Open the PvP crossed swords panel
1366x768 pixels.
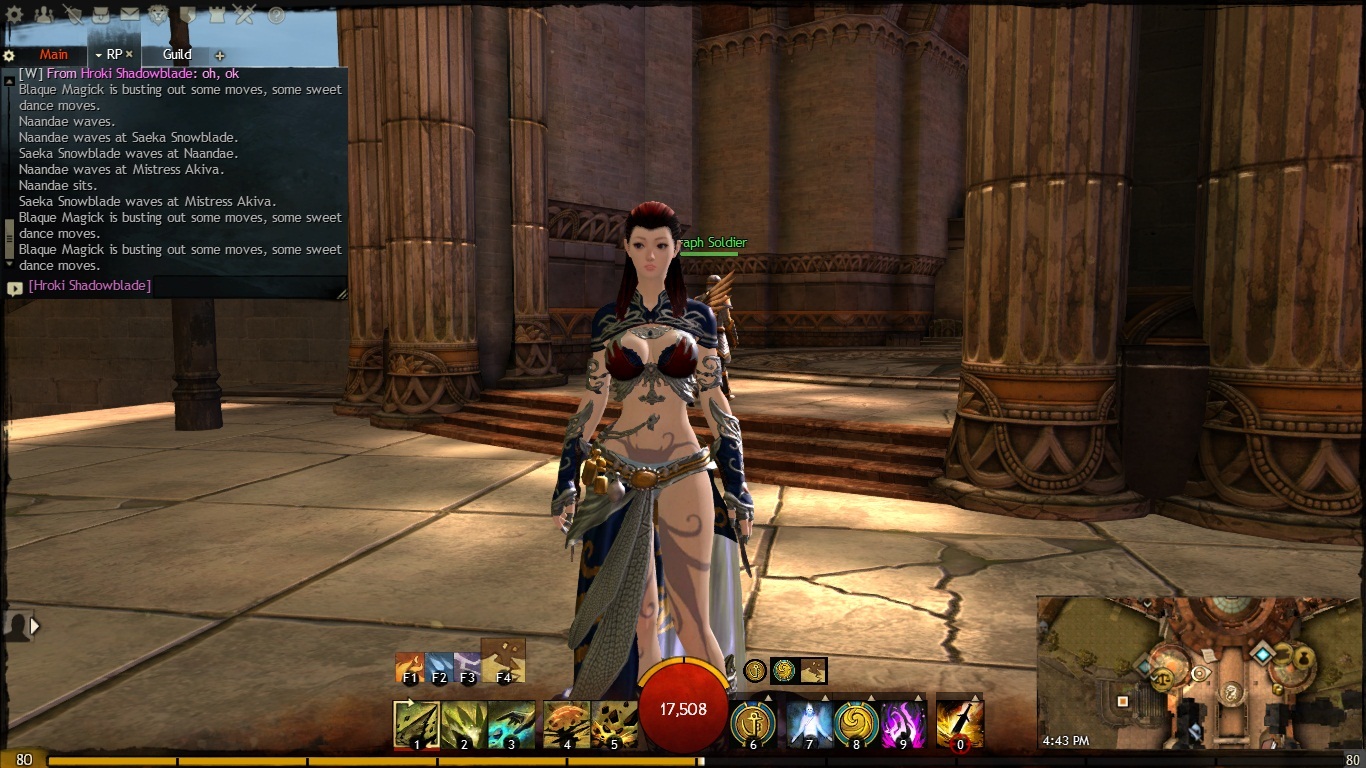[x=246, y=15]
